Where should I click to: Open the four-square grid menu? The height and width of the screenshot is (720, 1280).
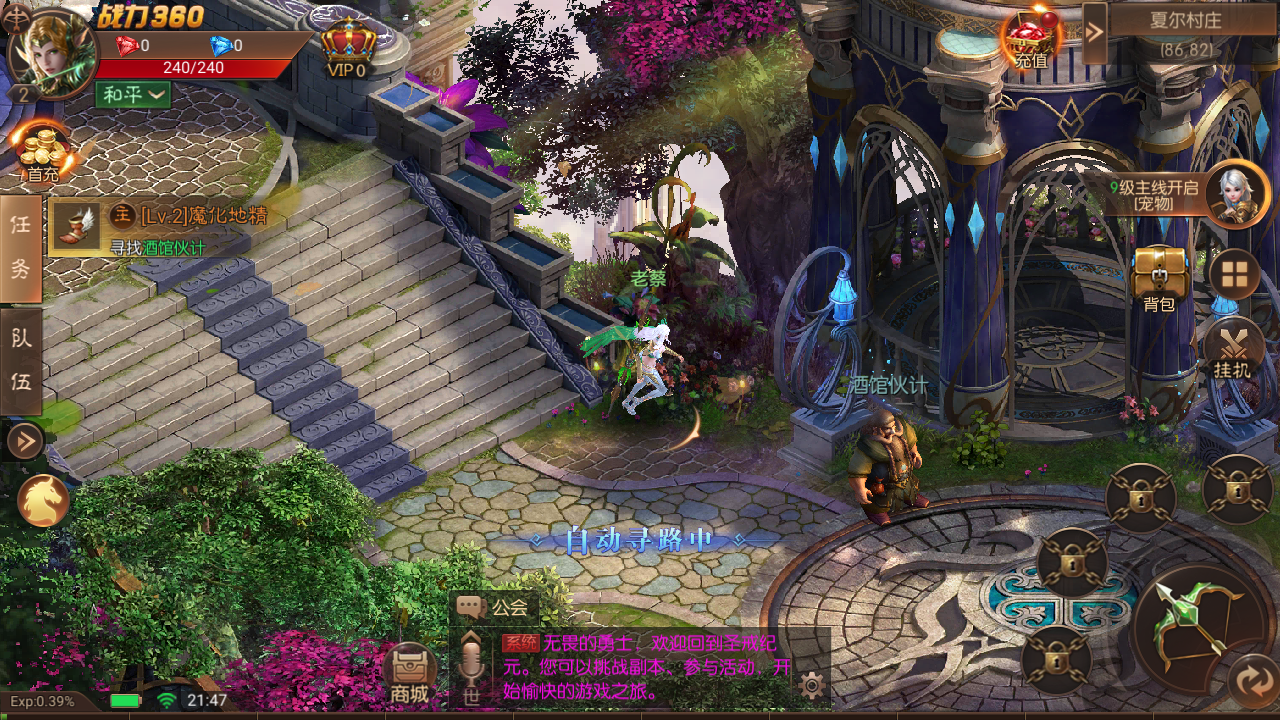coord(1234,274)
